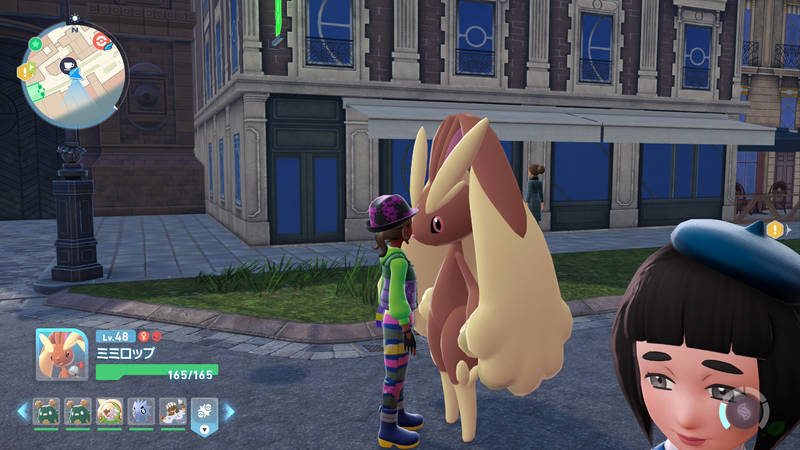The width and height of the screenshot is (800, 450).
Task: Expand the snowflake slot with dropdown arrow
Action: pyautogui.click(x=203, y=430)
